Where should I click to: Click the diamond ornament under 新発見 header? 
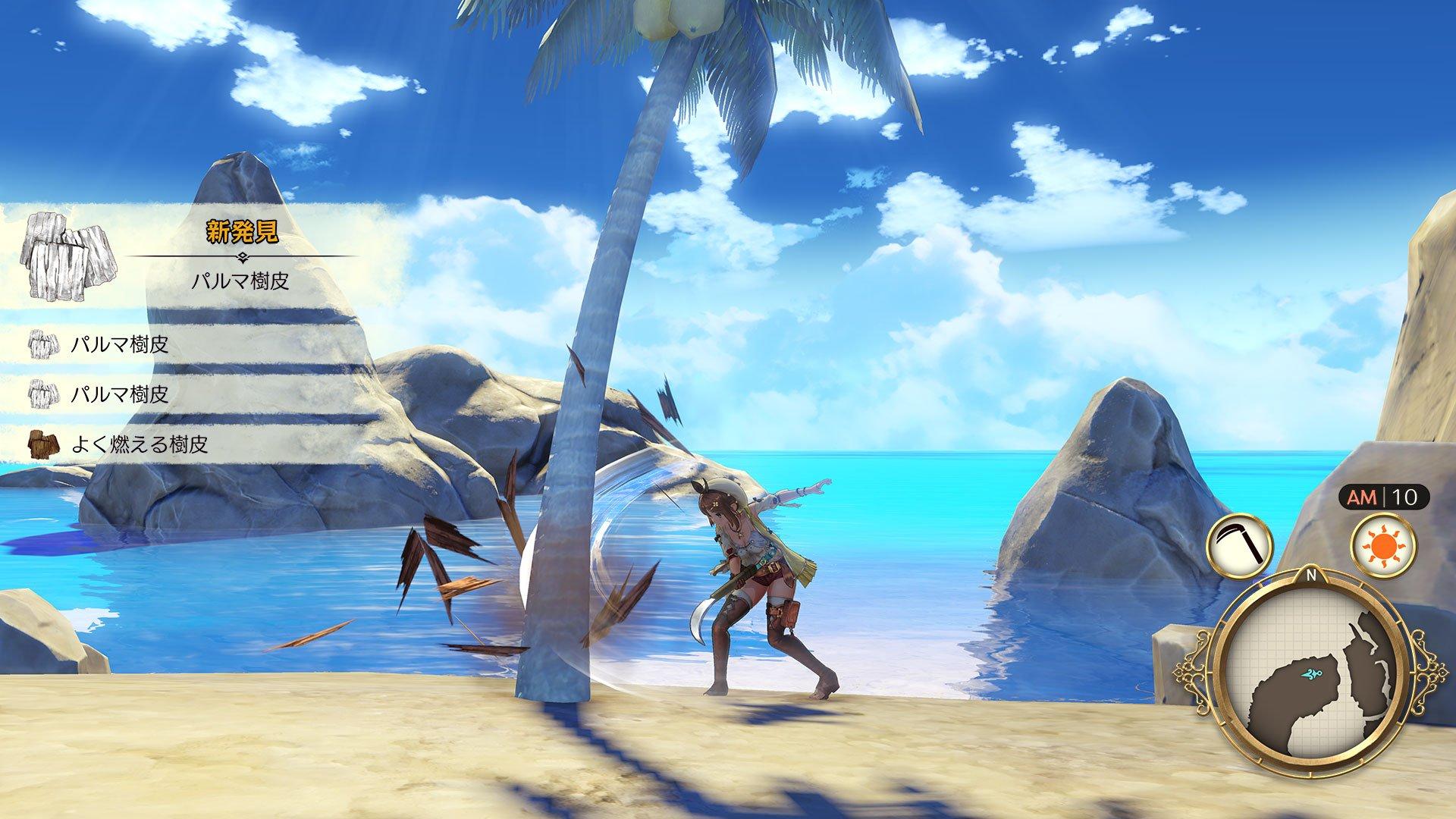tap(243, 256)
